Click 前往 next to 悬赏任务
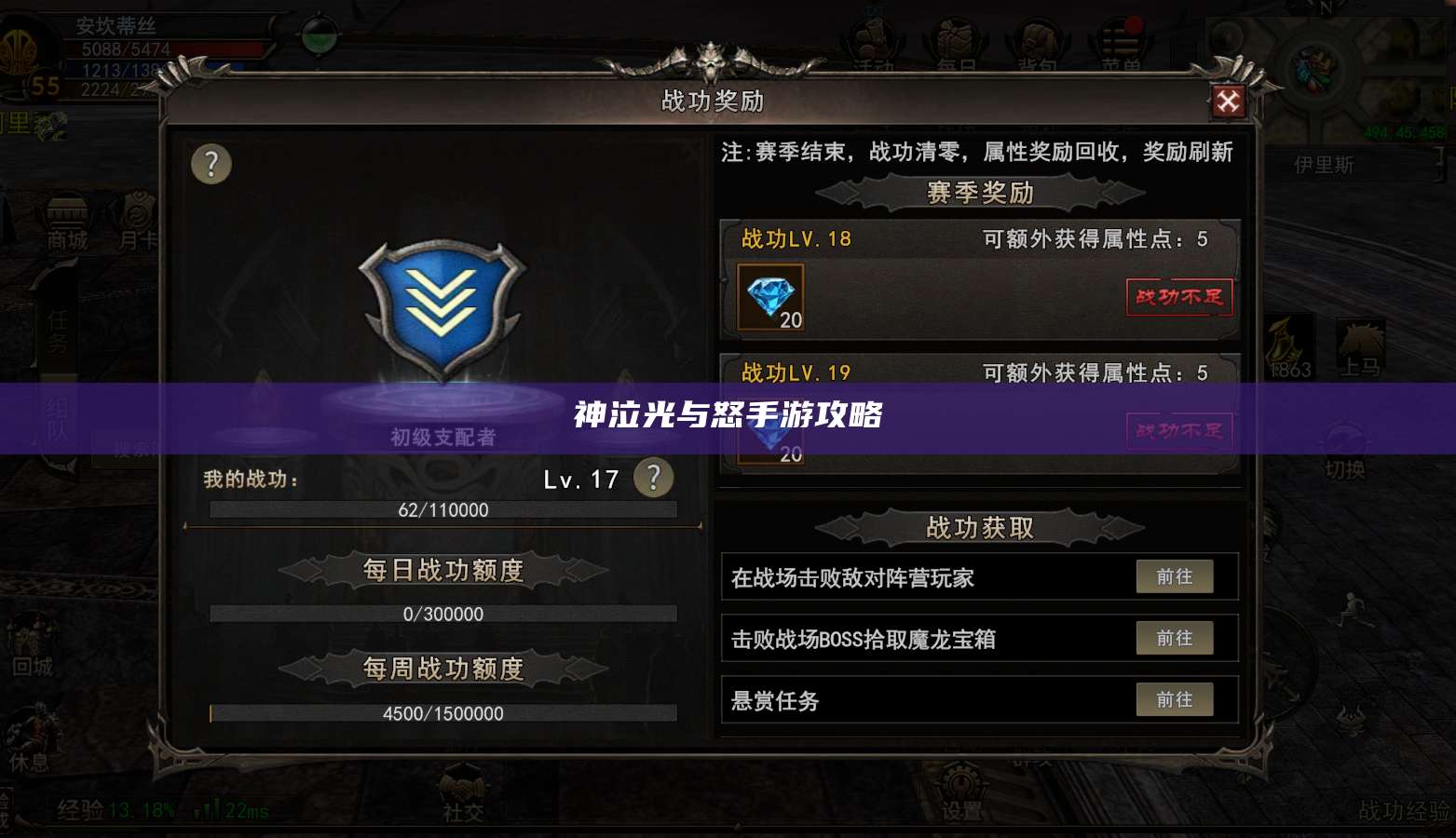The height and width of the screenshot is (838, 1456). point(1175,699)
